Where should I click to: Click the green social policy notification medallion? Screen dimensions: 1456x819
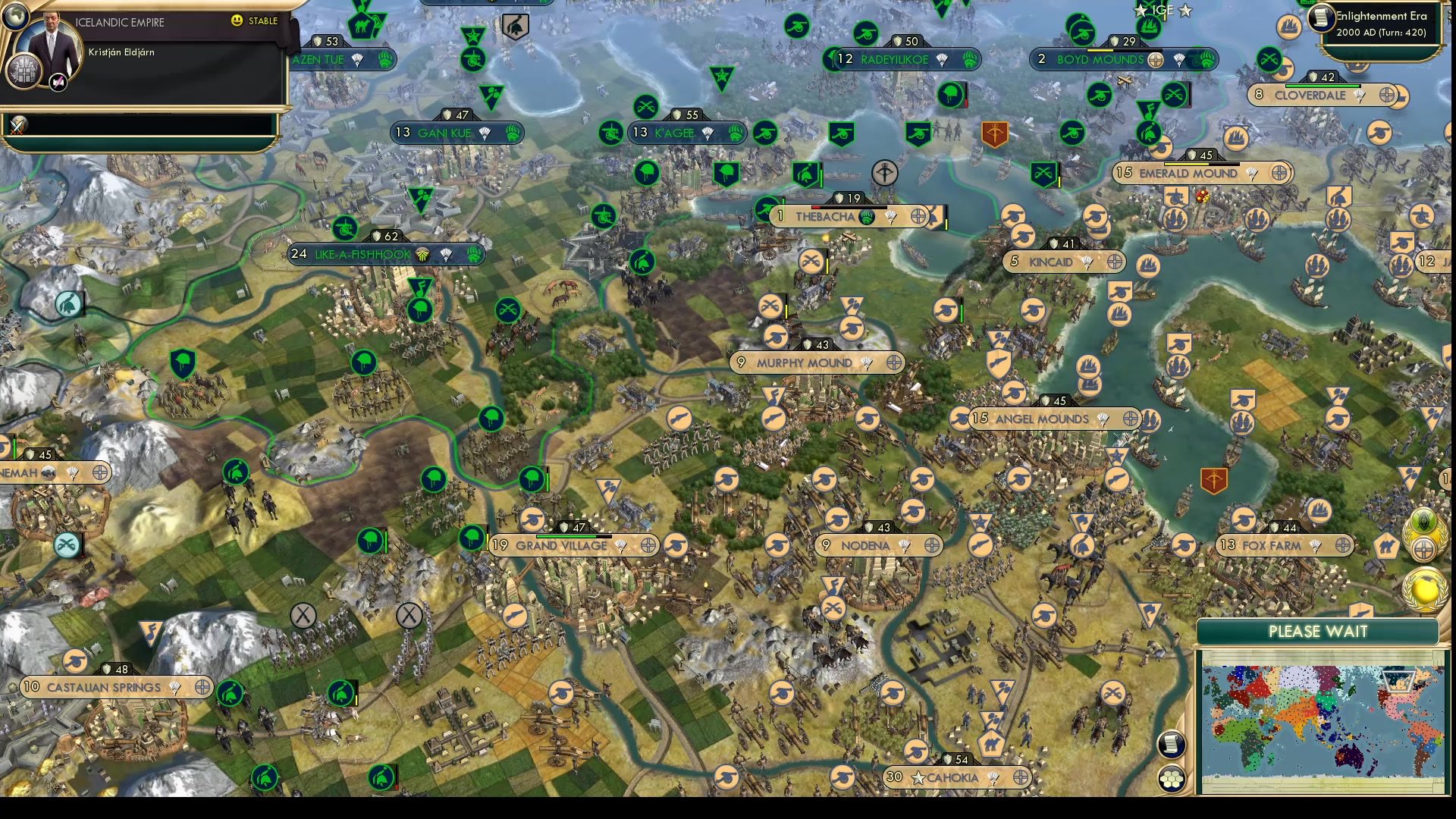coord(1424,520)
